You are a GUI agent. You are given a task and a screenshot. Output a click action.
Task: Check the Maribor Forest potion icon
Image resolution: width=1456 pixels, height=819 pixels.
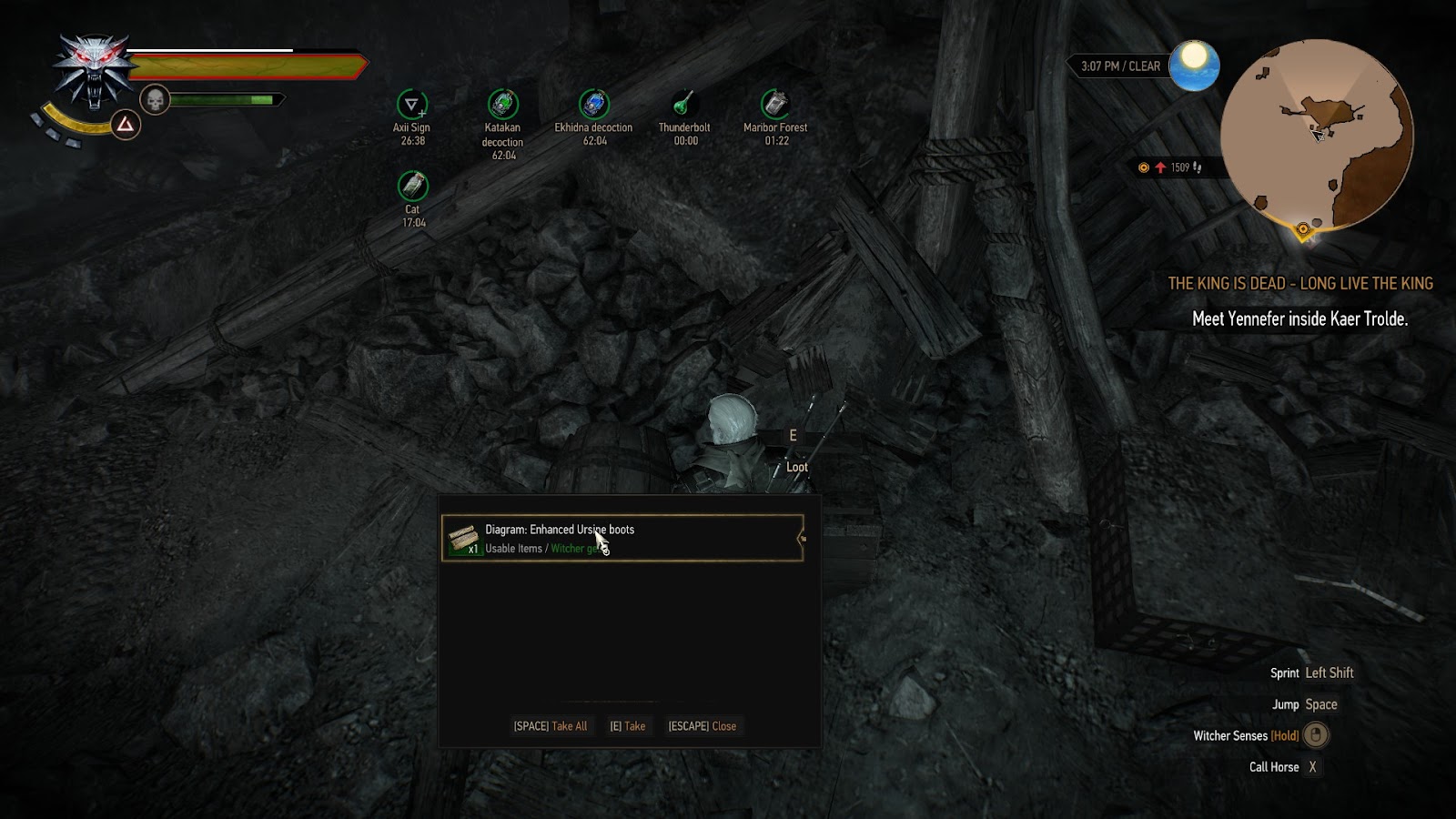[775, 104]
